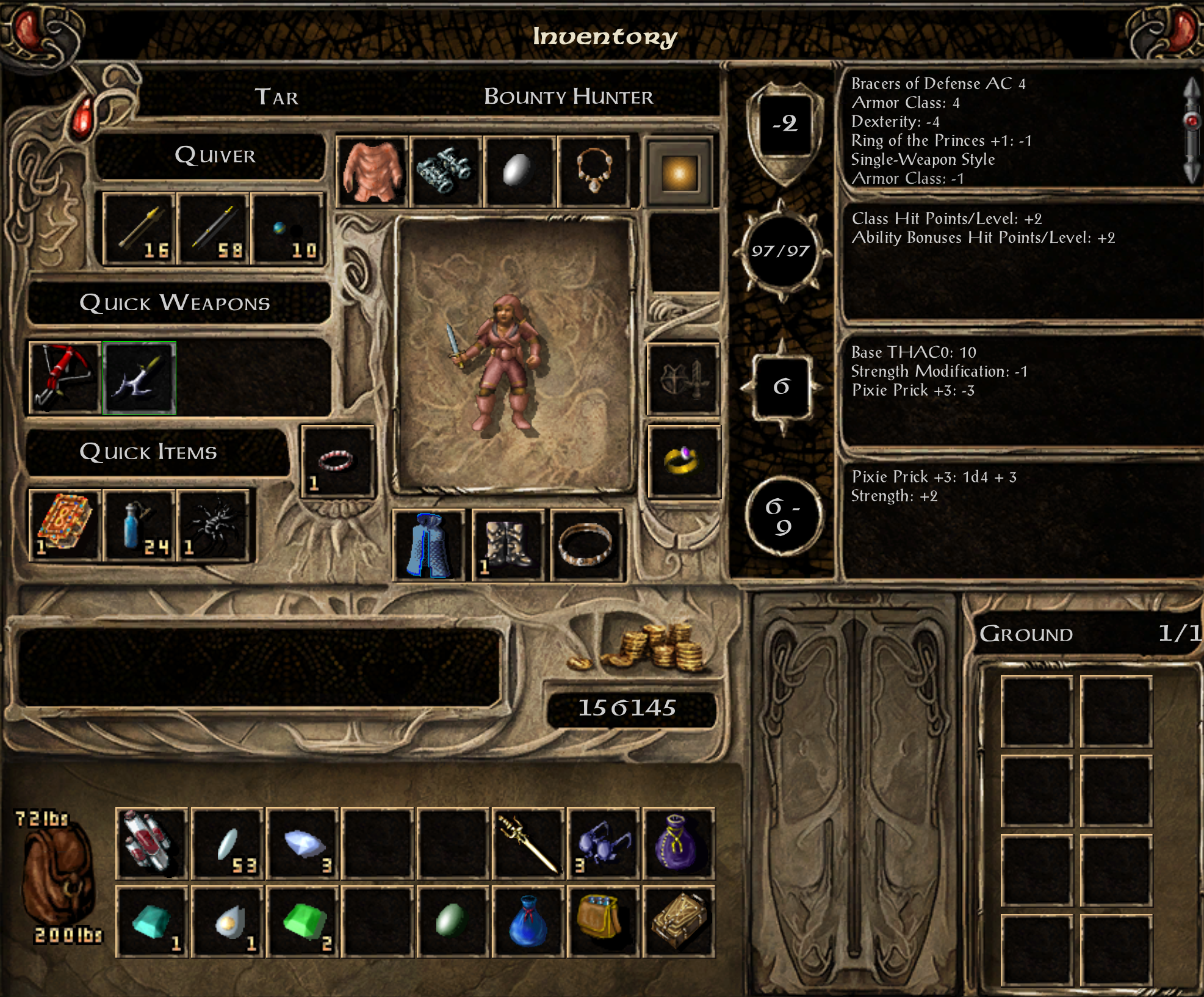This screenshot has width=1204, height=997.
Task: Select the silver helmet slot
Action: [x=520, y=172]
